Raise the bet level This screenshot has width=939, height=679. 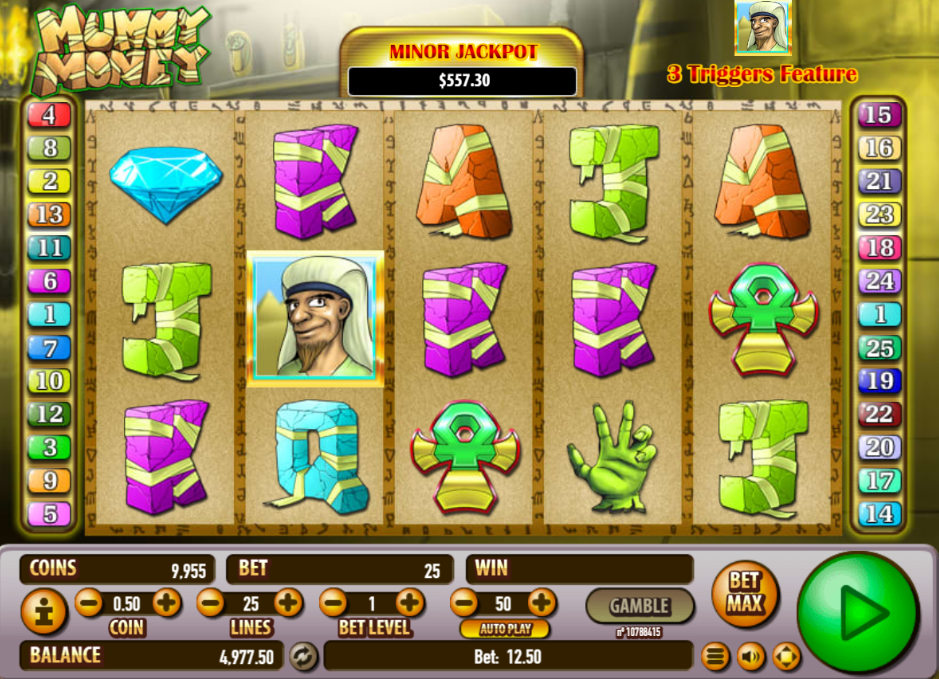point(409,602)
